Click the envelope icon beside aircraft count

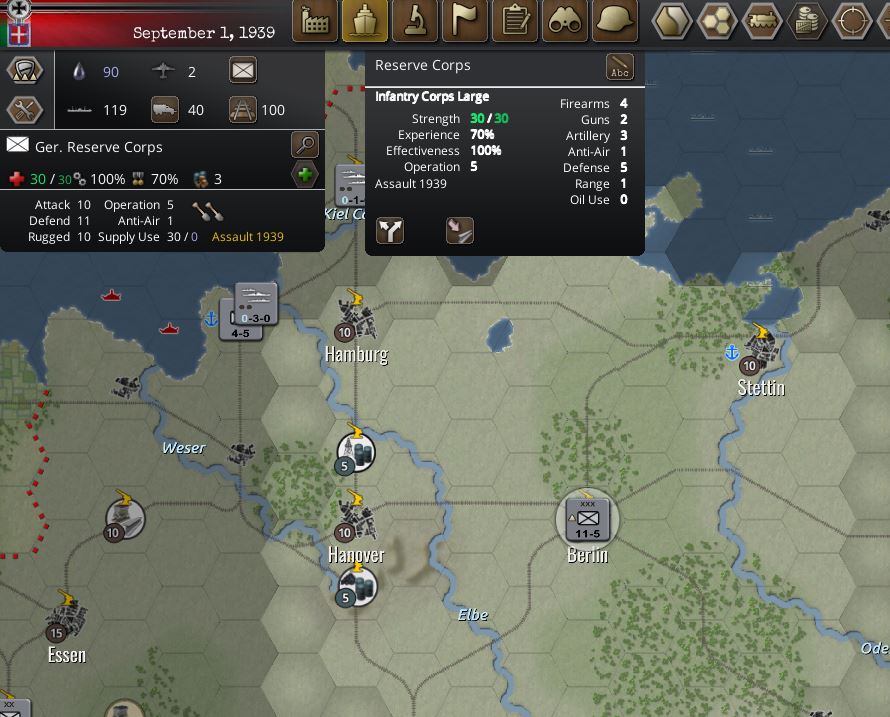click(x=243, y=70)
